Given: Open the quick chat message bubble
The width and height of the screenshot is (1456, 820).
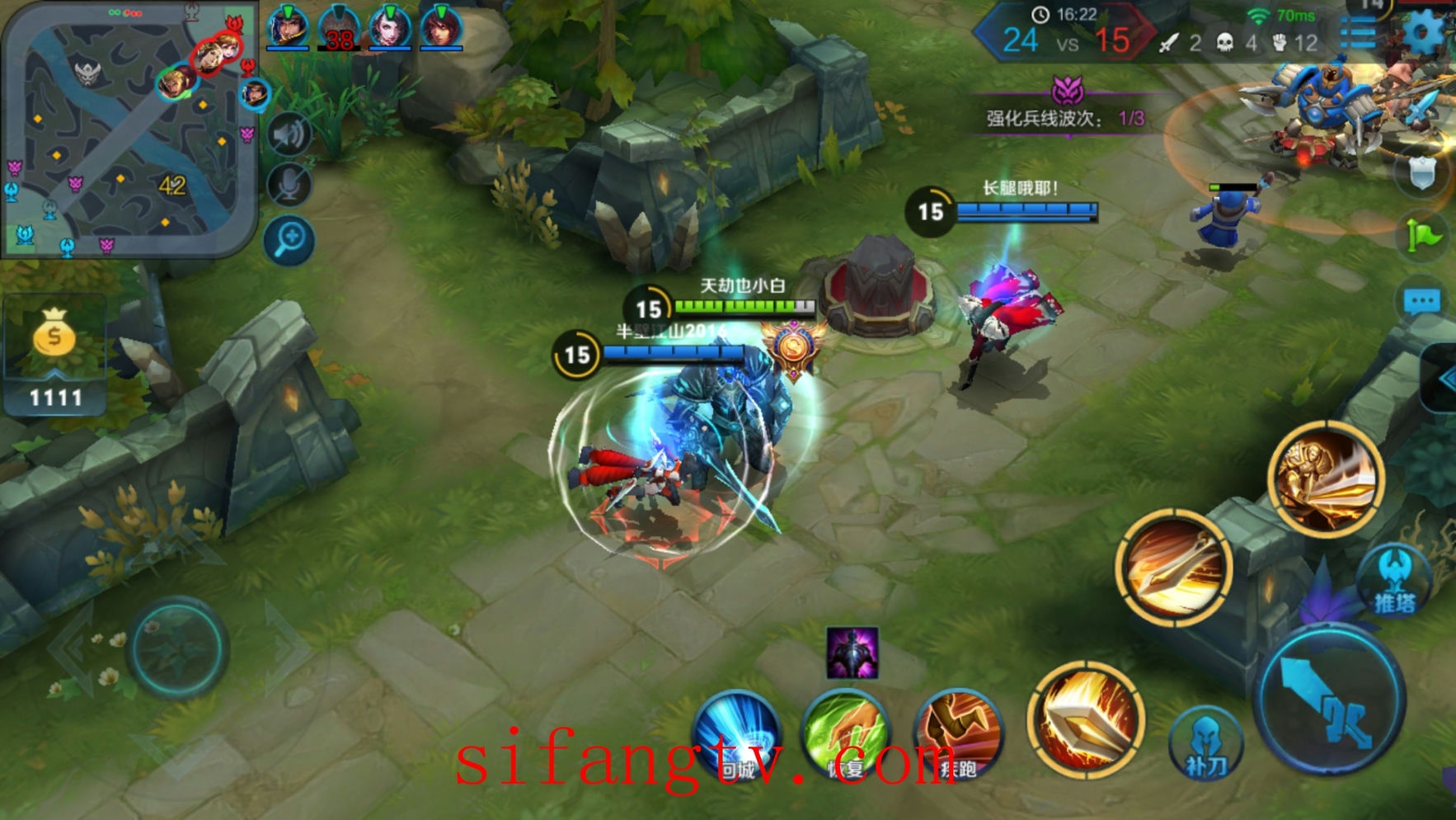Looking at the screenshot, I should pos(1421,302).
